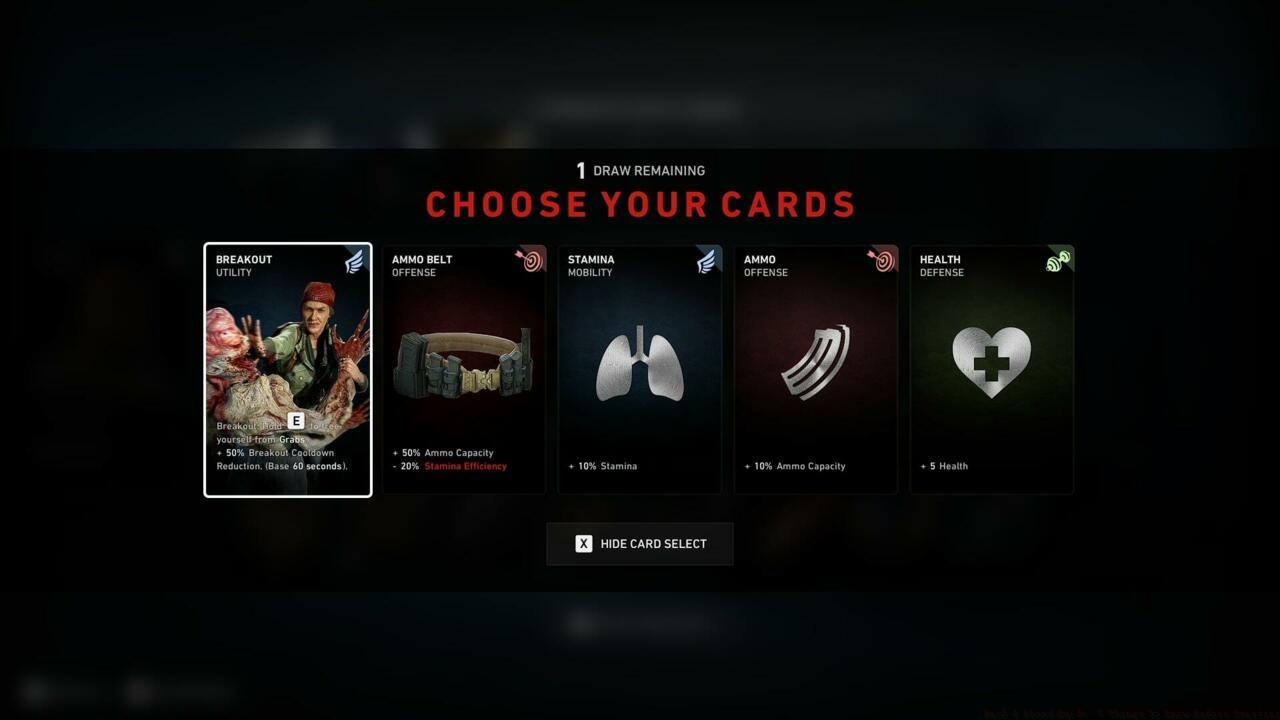The width and height of the screenshot is (1280, 720).
Task: Click the Mobility wing icon on Stamina card
Action: (x=707, y=259)
